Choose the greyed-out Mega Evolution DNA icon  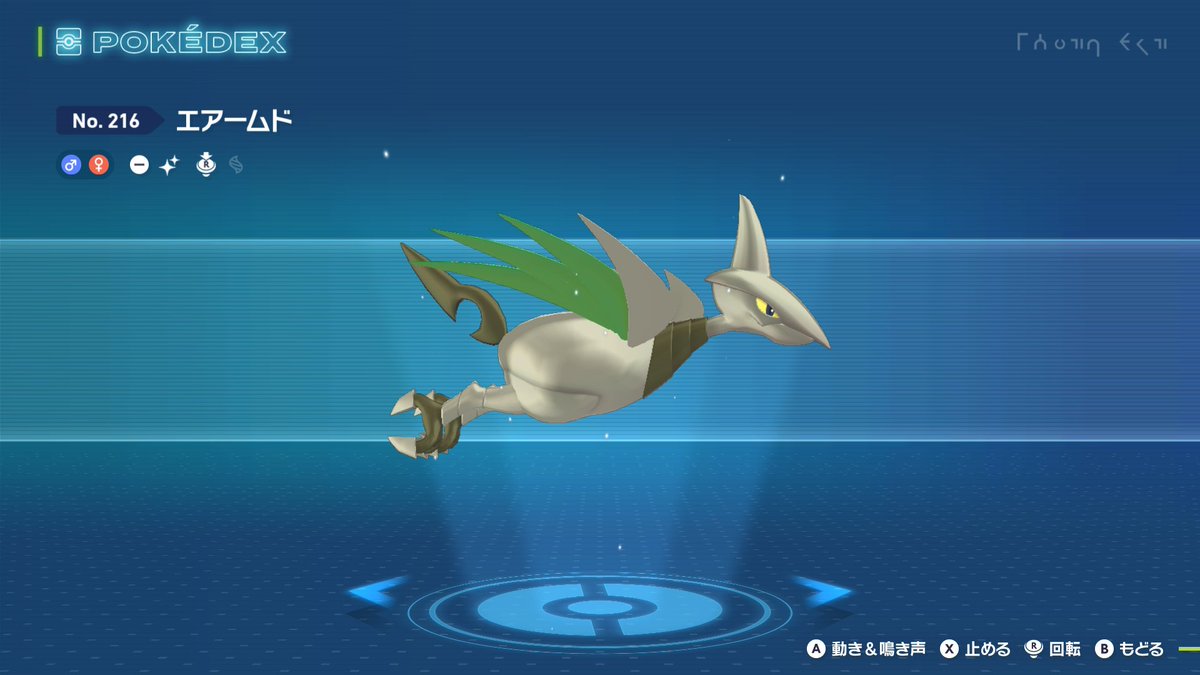(236, 165)
